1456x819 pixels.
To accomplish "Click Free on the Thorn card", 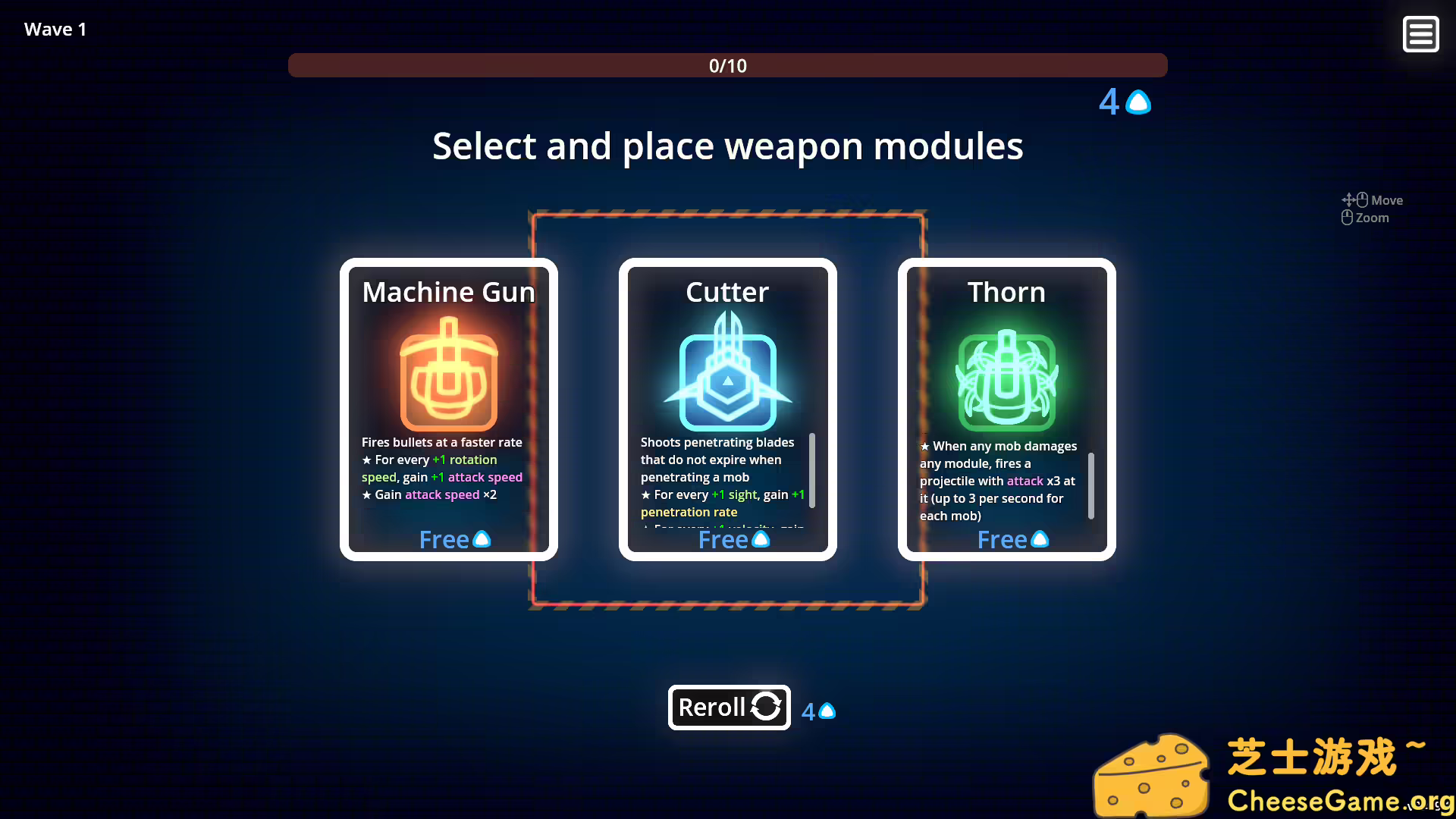I will pyautogui.click(x=1001, y=539).
